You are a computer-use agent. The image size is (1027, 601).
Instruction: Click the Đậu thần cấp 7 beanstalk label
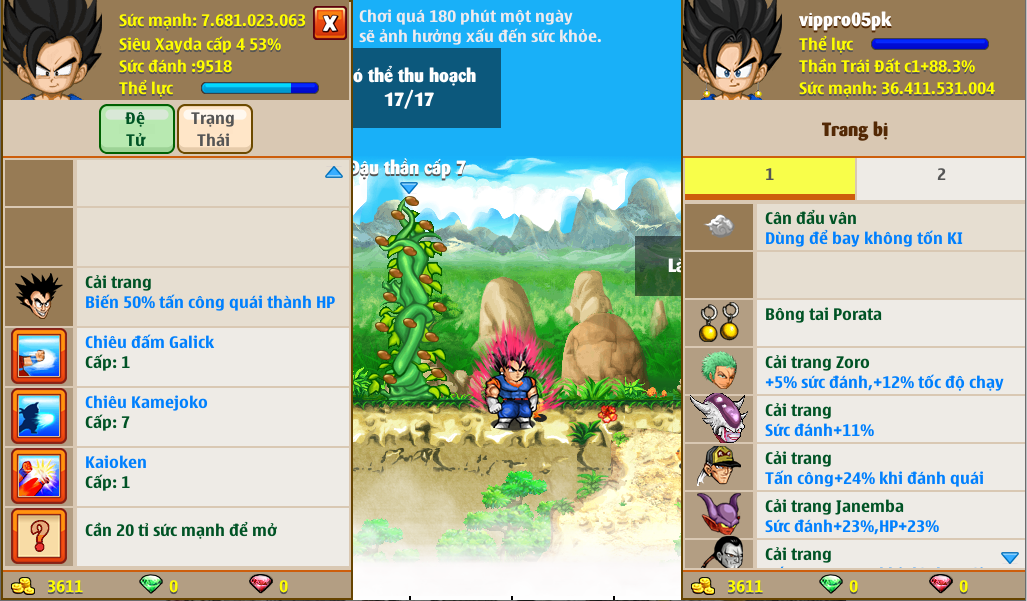tap(408, 169)
